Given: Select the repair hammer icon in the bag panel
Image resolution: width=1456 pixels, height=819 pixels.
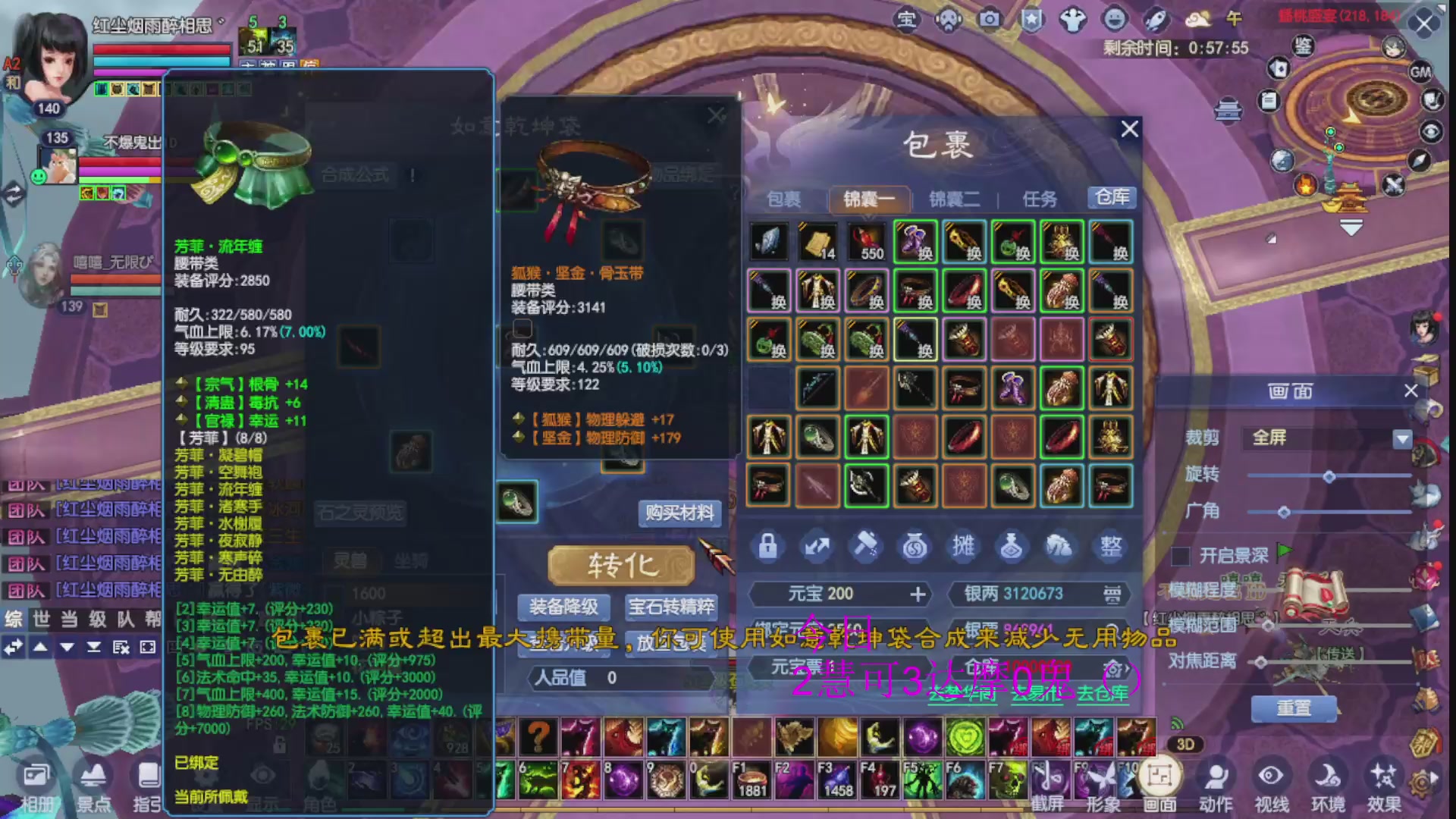Looking at the screenshot, I should click(x=866, y=548).
